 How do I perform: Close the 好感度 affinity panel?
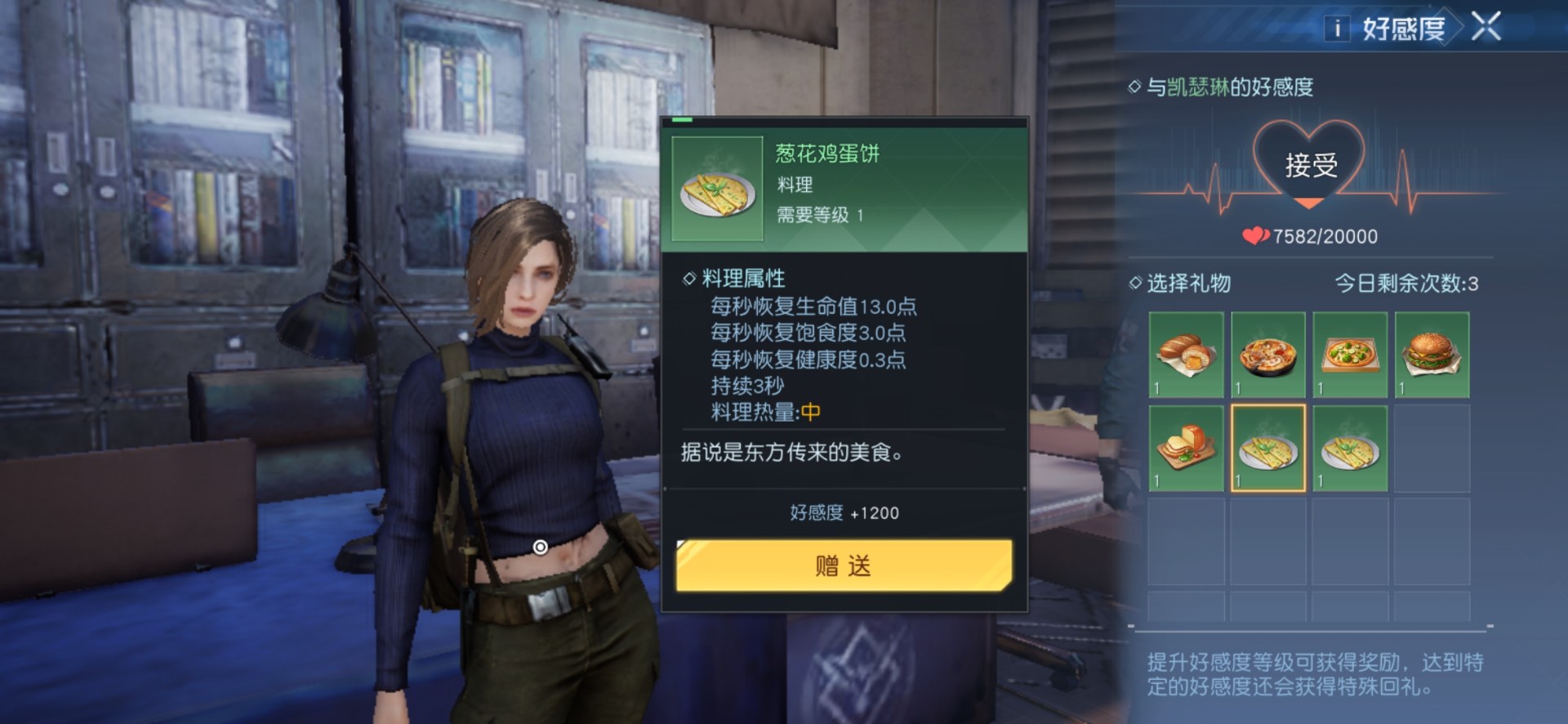tap(1486, 26)
